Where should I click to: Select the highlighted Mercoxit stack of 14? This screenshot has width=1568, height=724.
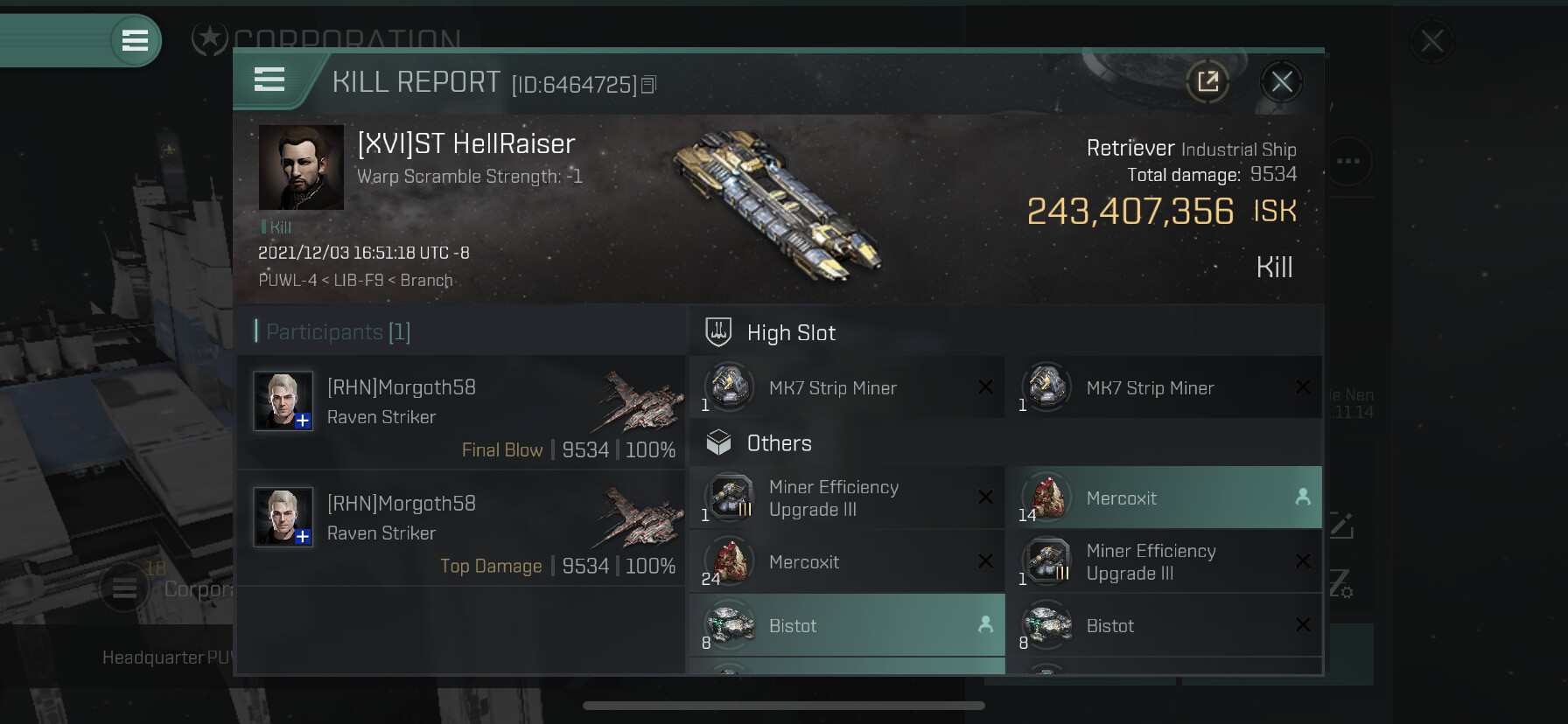tap(1163, 498)
